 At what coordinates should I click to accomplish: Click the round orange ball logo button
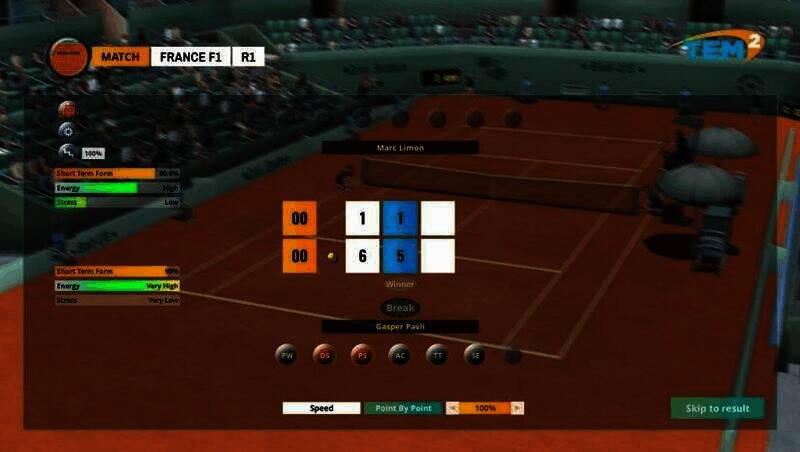67,55
